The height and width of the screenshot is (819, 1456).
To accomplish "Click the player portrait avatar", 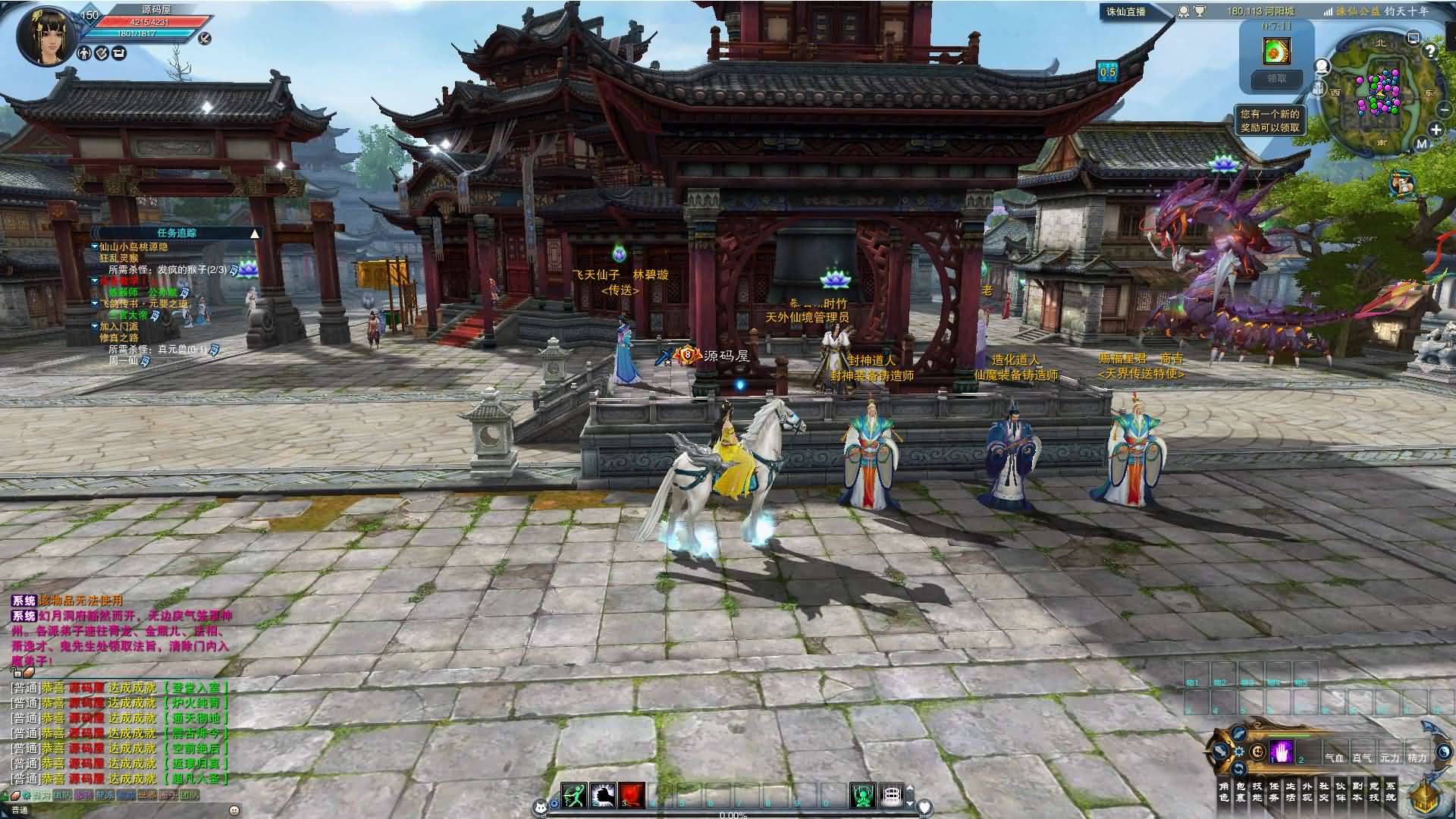I will (x=45, y=36).
